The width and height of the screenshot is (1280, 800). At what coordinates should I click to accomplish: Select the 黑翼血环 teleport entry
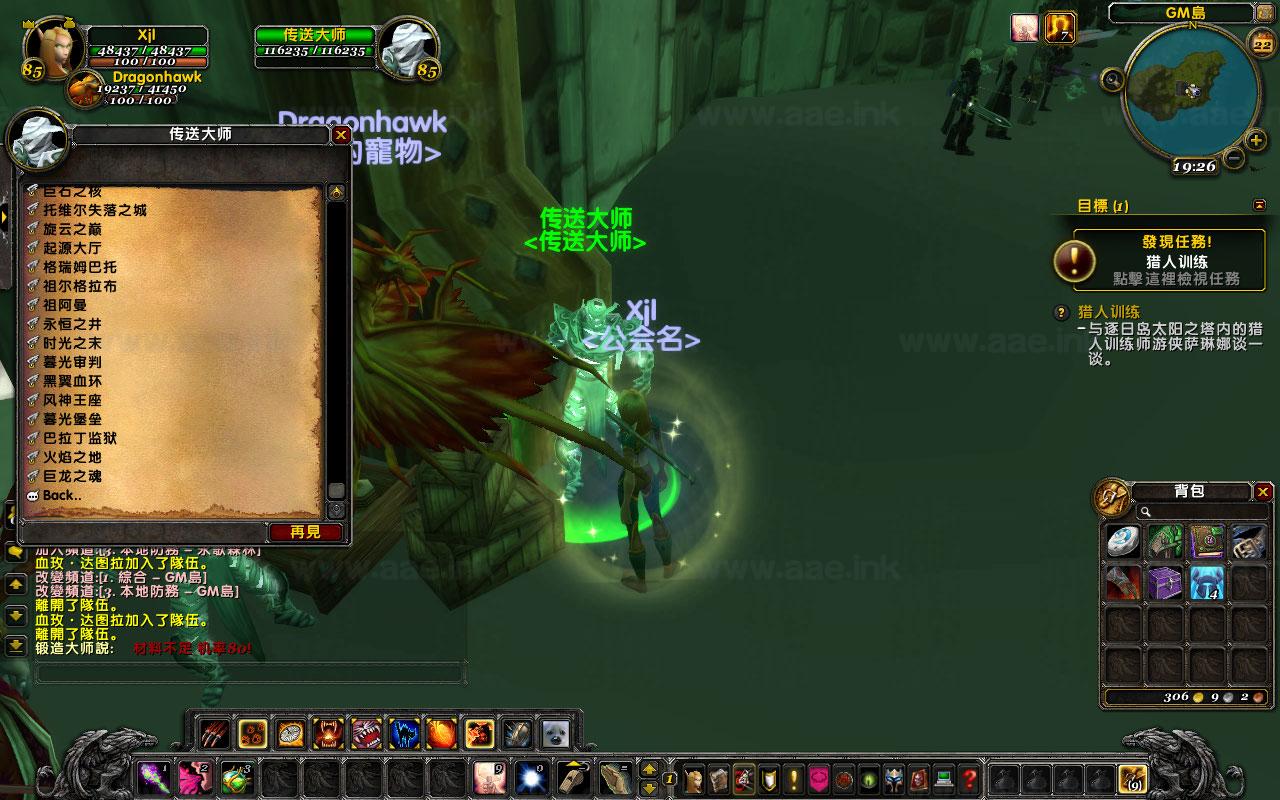[x=72, y=381]
